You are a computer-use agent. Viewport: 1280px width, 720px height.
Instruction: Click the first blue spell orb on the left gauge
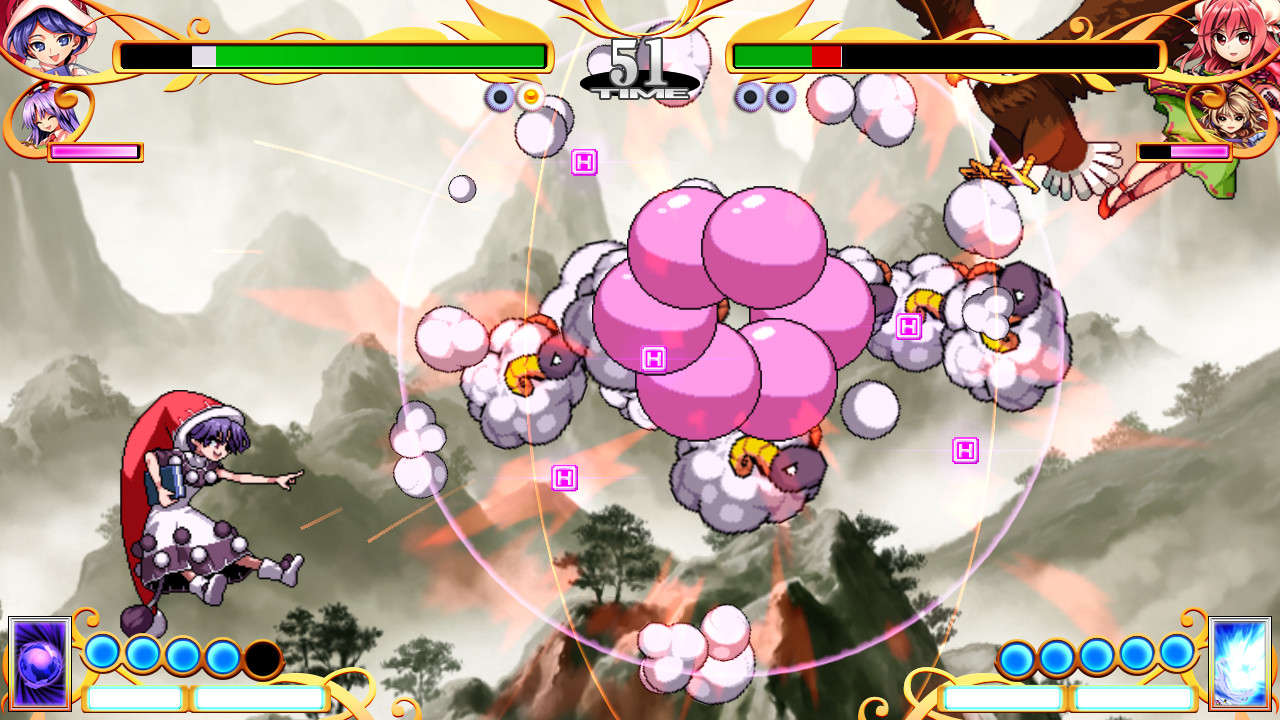pos(103,650)
